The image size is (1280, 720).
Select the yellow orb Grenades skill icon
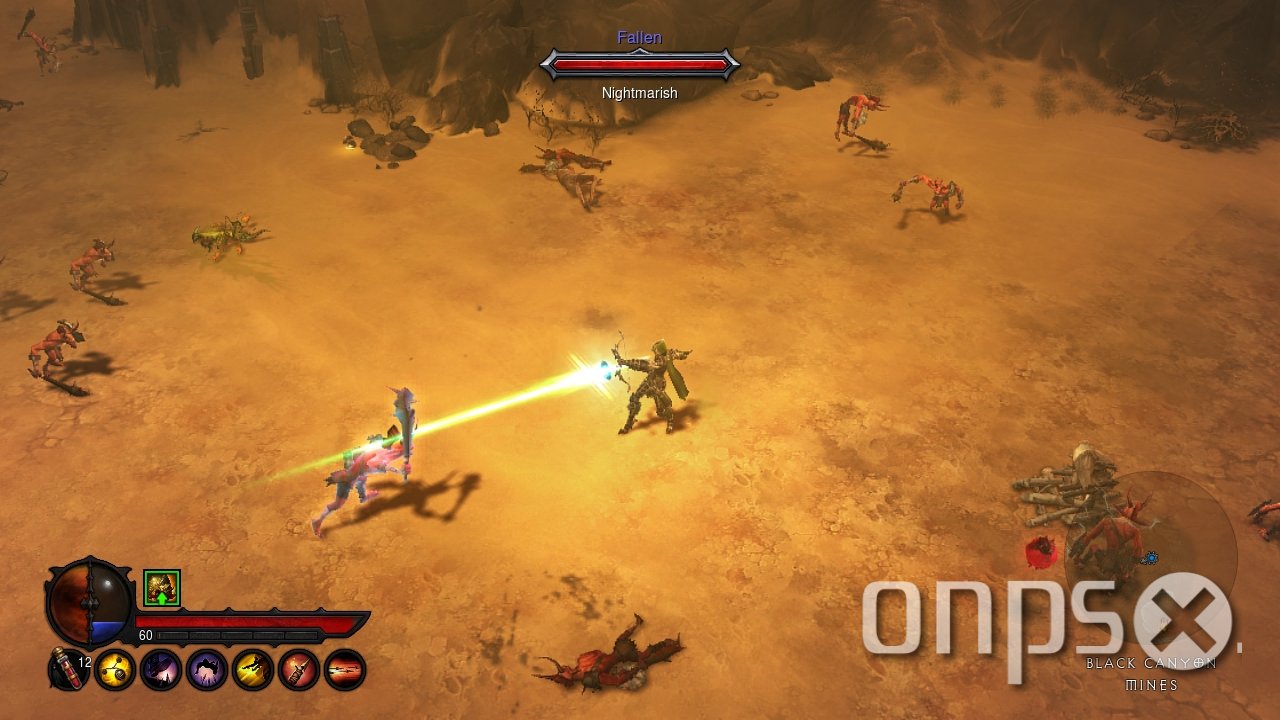click(114, 670)
